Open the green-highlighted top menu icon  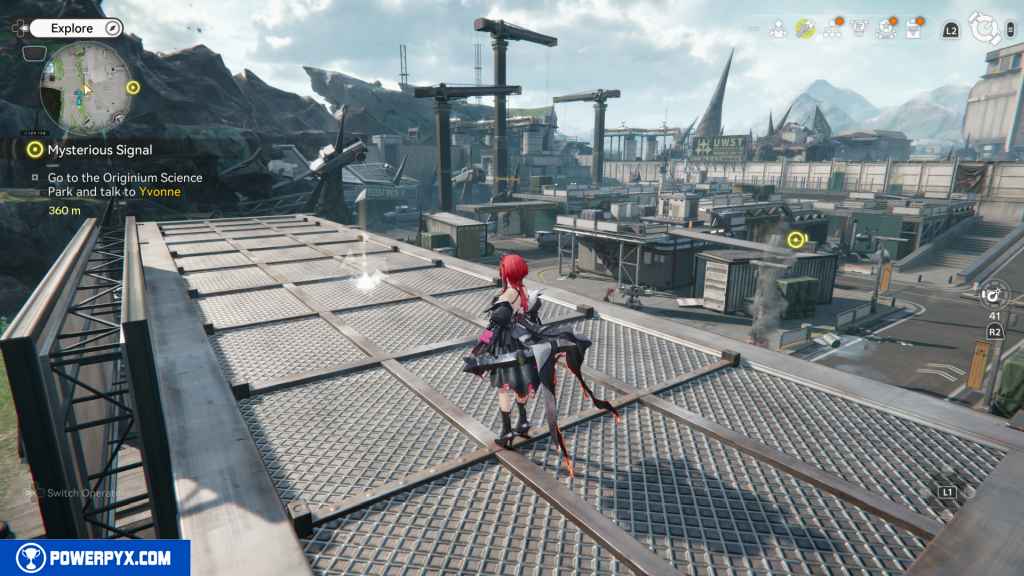coord(805,29)
